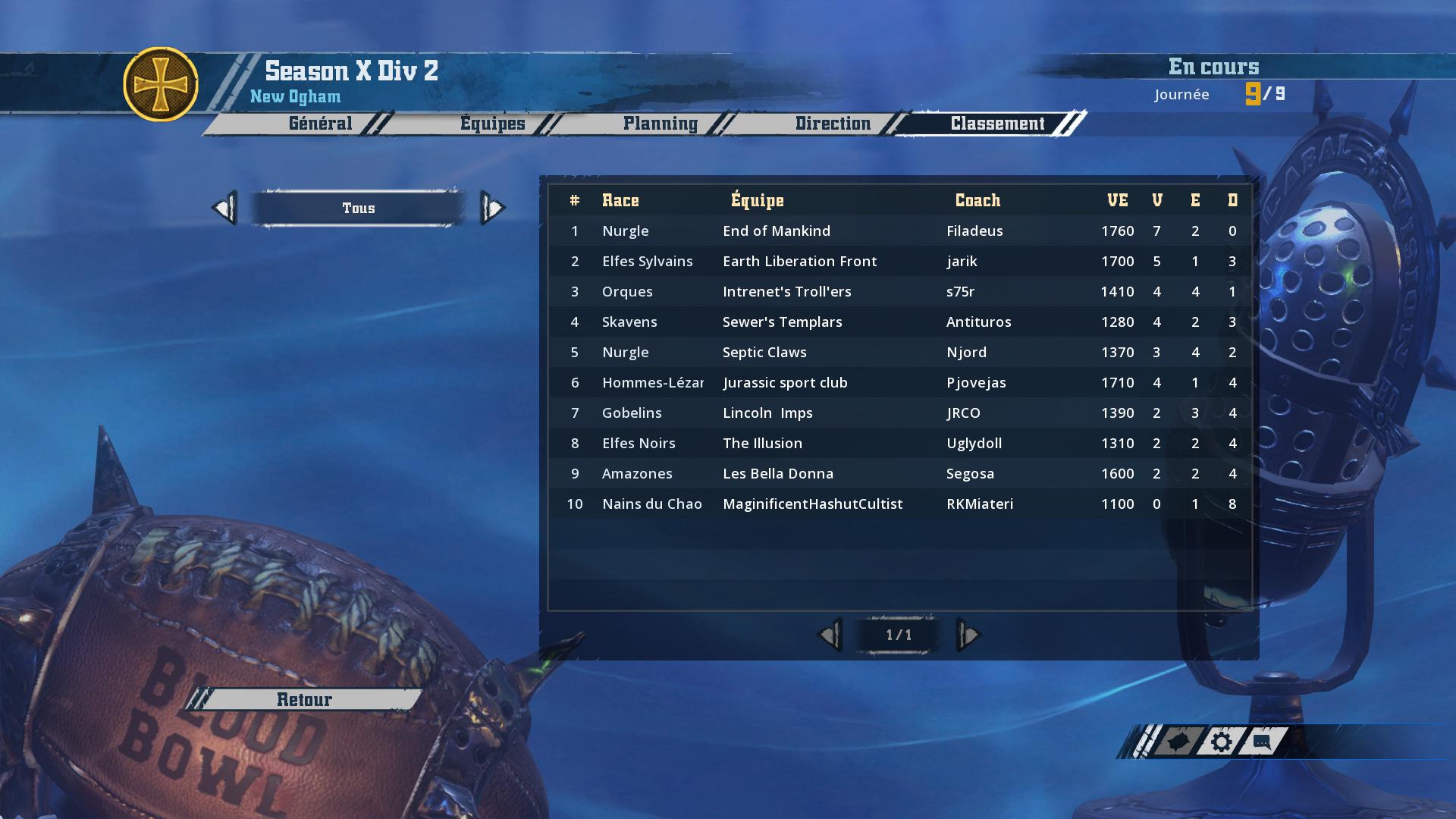Image resolution: width=1456 pixels, height=819 pixels.
Task: Open the Général tab
Action: pyautogui.click(x=320, y=124)
